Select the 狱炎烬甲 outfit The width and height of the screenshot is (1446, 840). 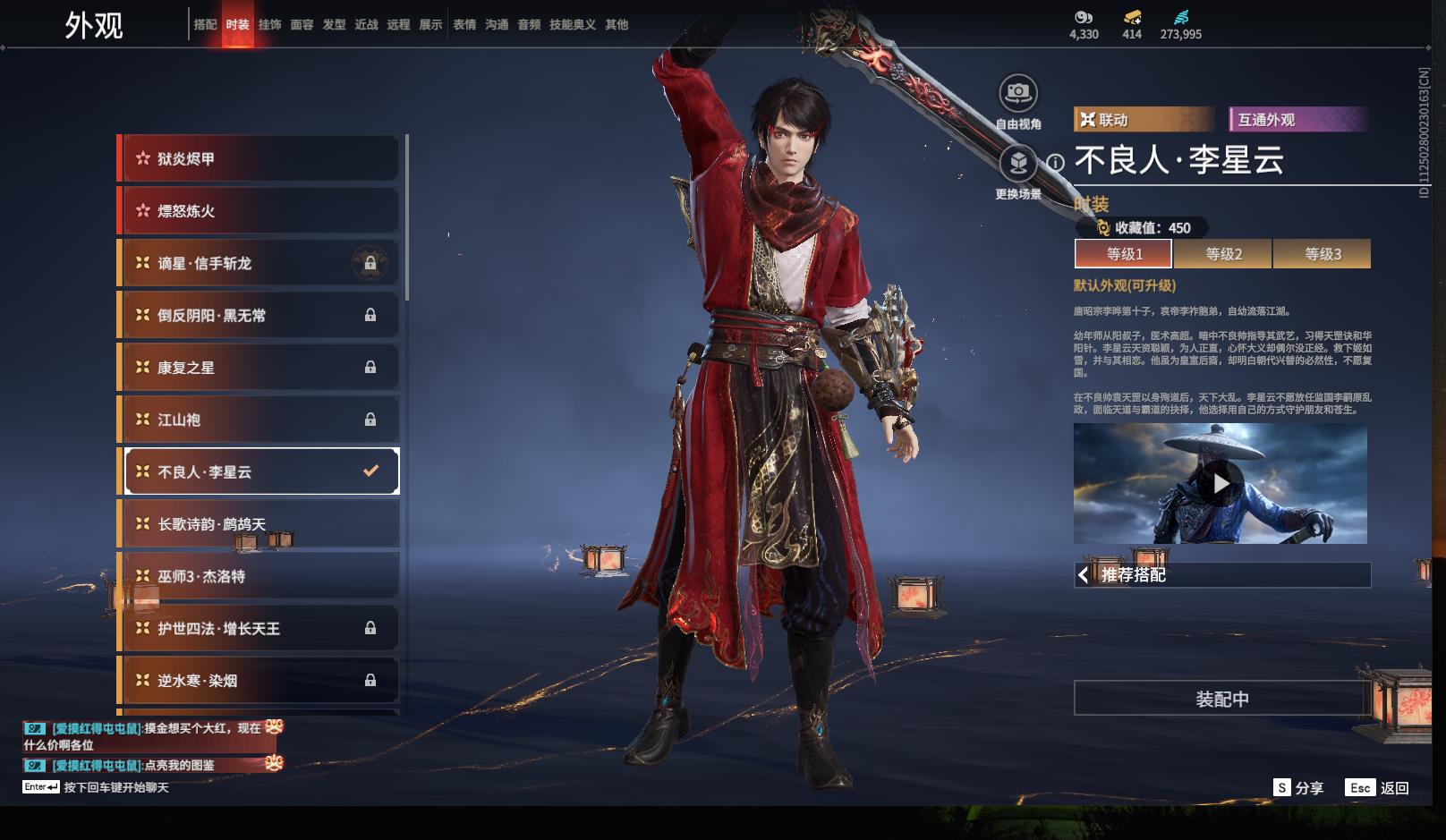point(259,158)
